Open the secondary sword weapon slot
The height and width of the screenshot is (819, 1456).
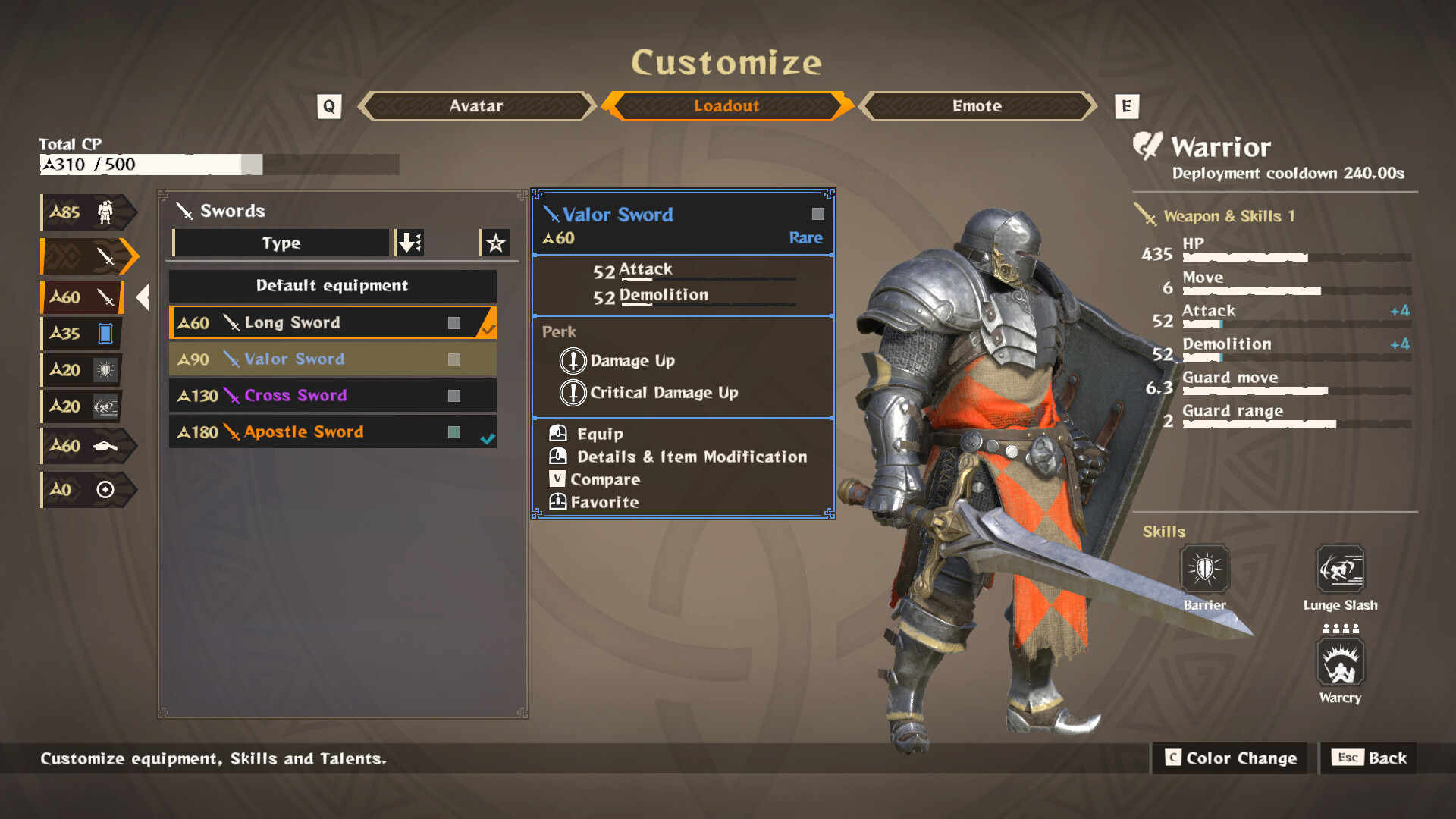(83, 297)
